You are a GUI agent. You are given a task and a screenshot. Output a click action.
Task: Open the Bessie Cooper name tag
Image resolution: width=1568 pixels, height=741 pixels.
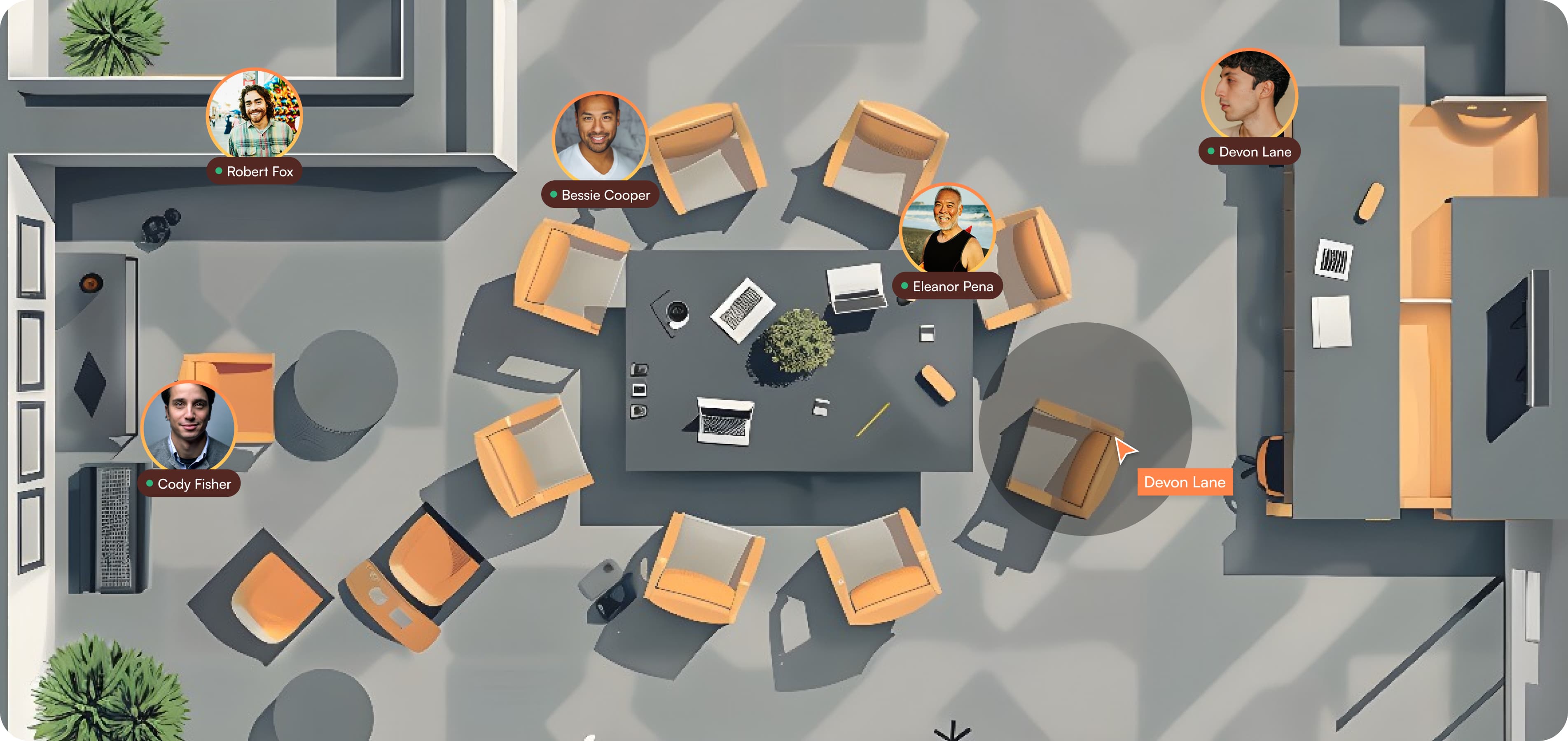(600, 195)
